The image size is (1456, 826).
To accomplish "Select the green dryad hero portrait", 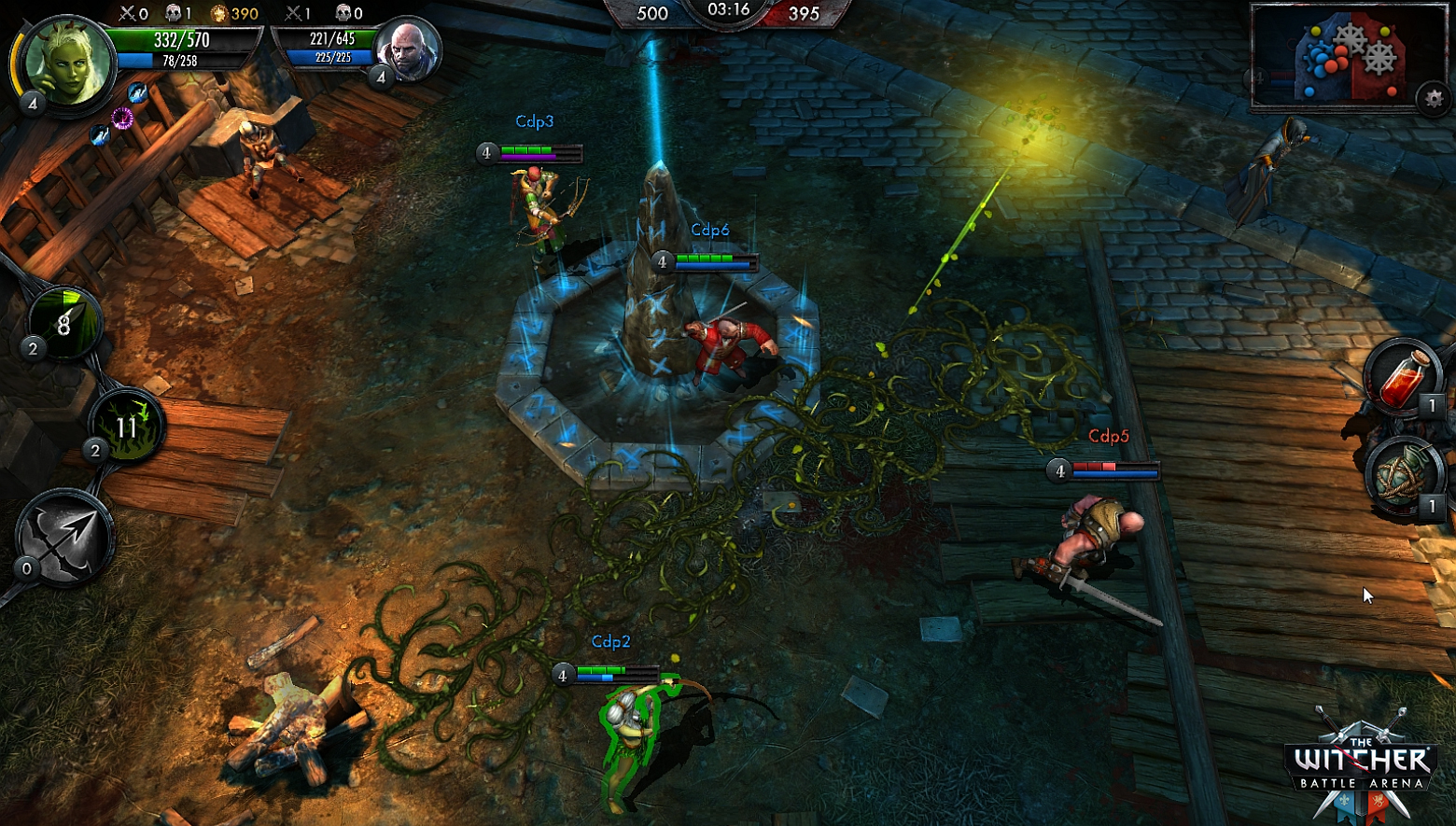I will click(x=65, y=62).
